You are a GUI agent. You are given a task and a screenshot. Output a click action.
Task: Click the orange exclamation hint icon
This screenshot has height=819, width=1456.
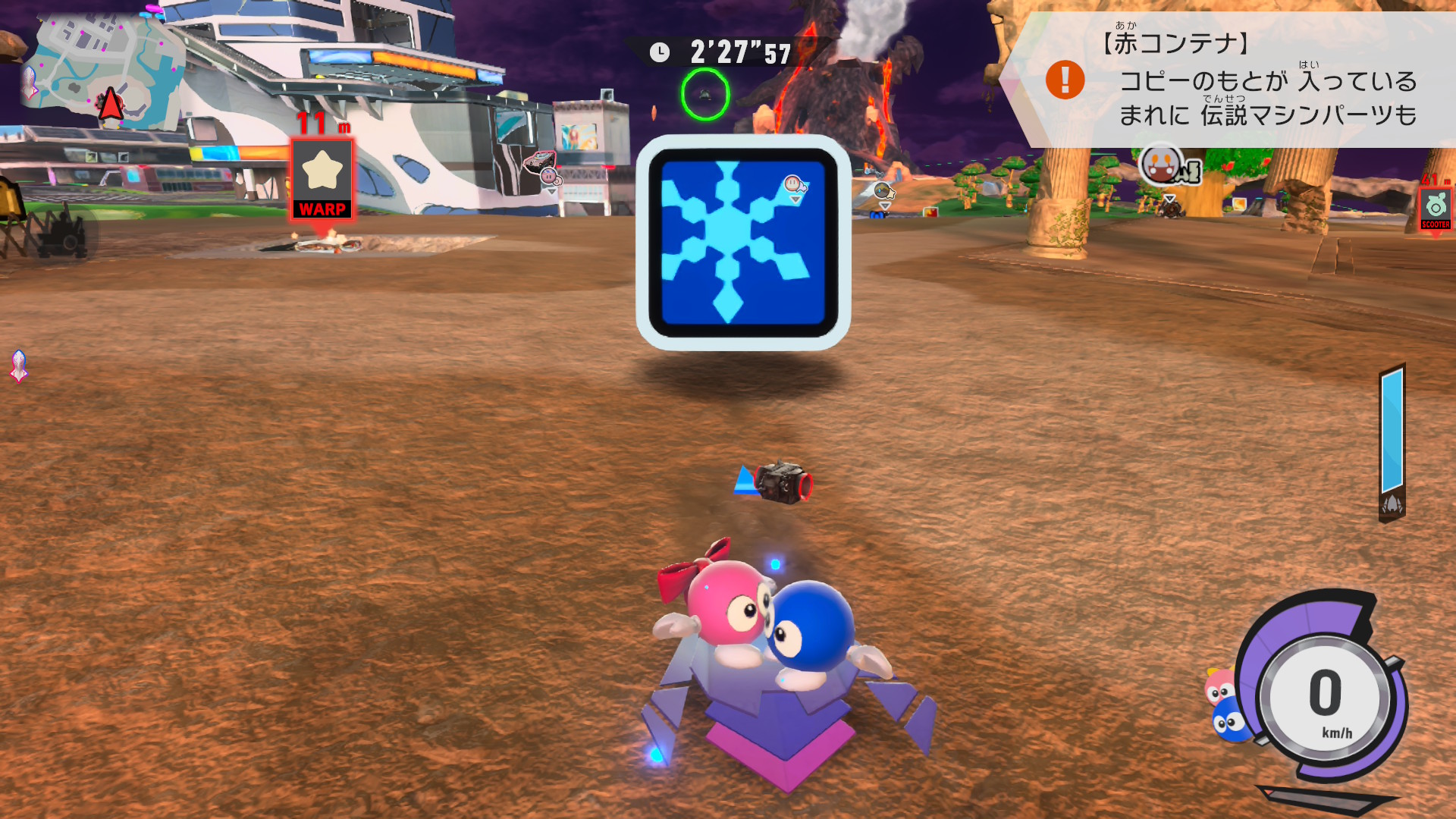1065,80
